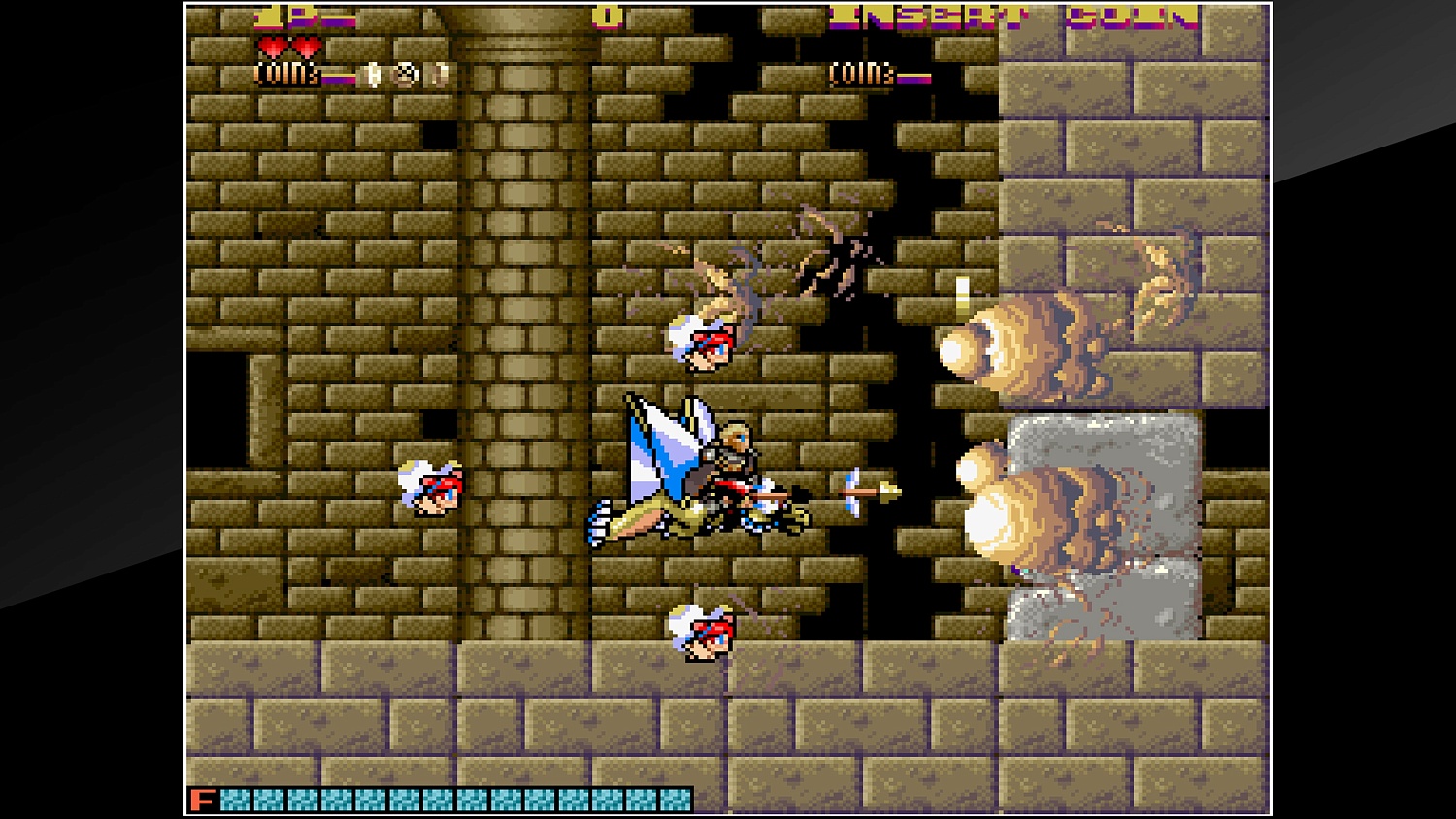
Task: Click the orange F label on the power bar
Action: coord(203,800)
